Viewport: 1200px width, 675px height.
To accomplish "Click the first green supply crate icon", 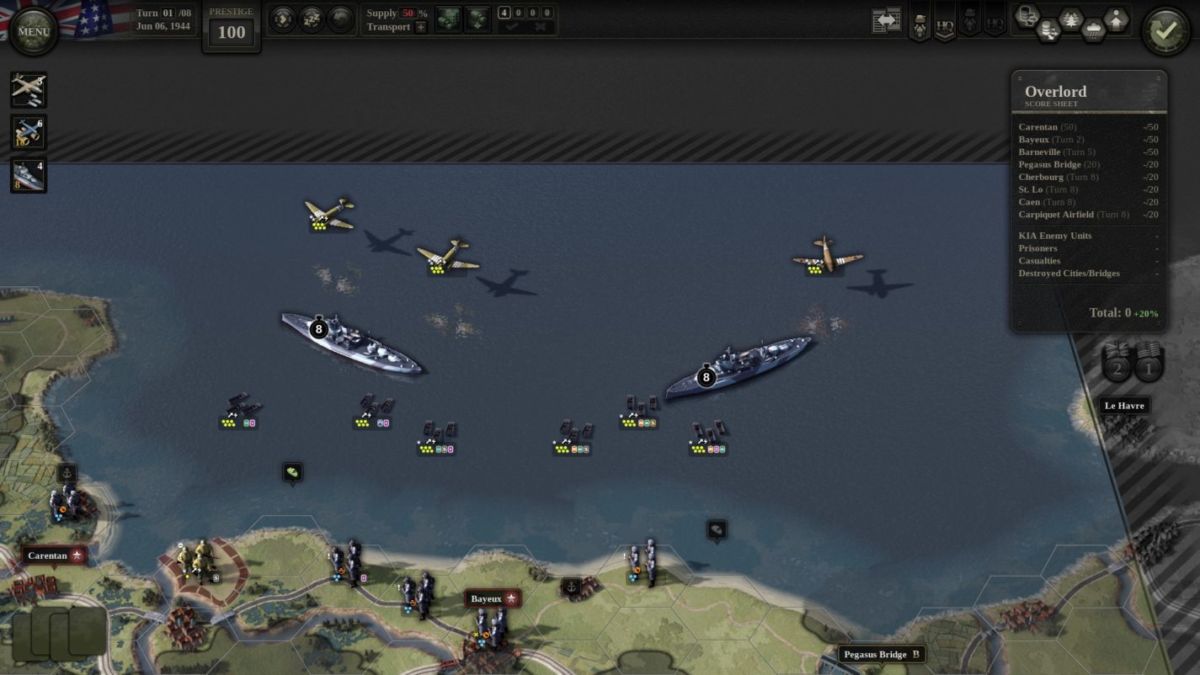I will tap(448, 19).
